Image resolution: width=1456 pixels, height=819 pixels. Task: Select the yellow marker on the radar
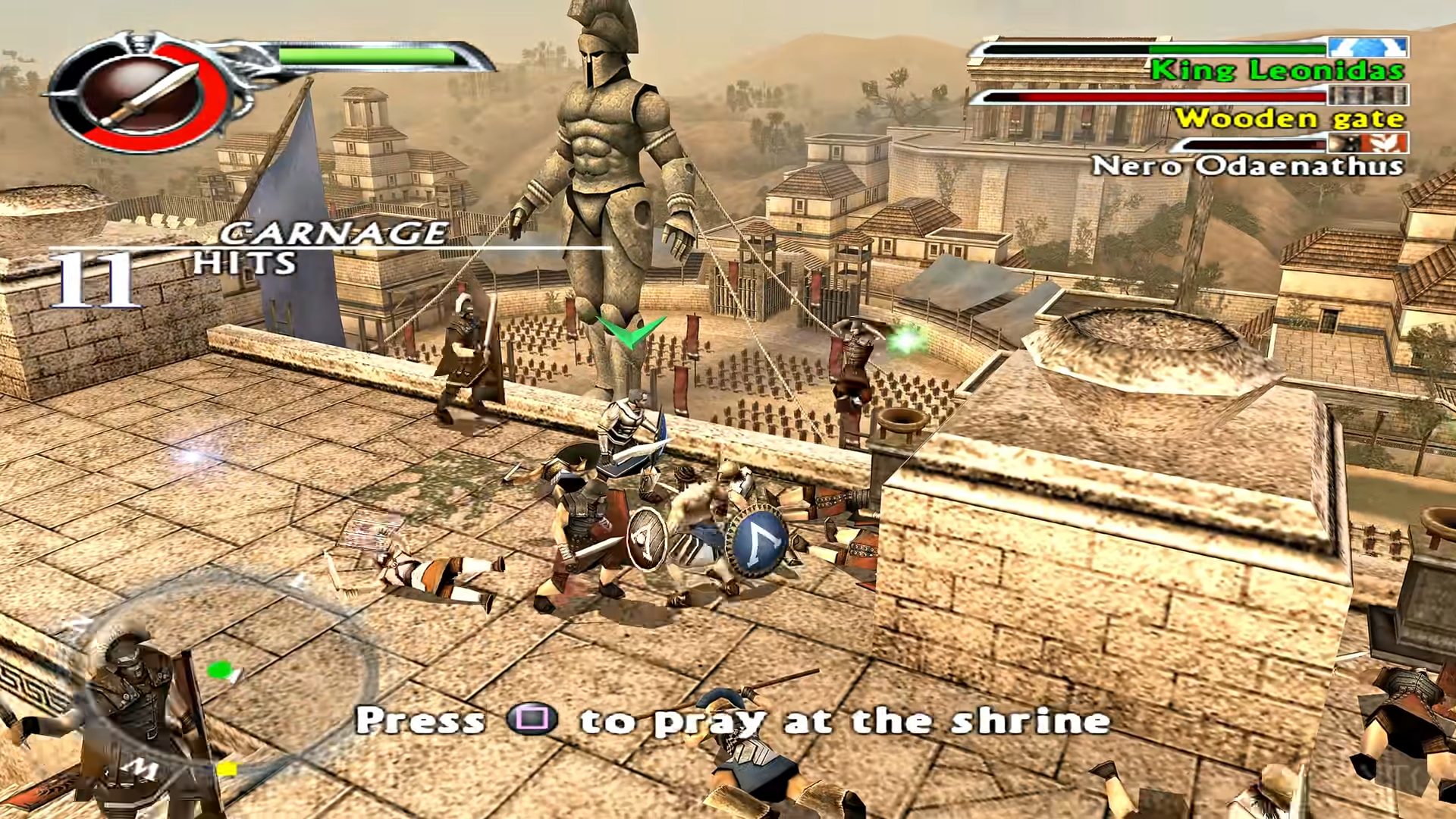pos(226,770)
